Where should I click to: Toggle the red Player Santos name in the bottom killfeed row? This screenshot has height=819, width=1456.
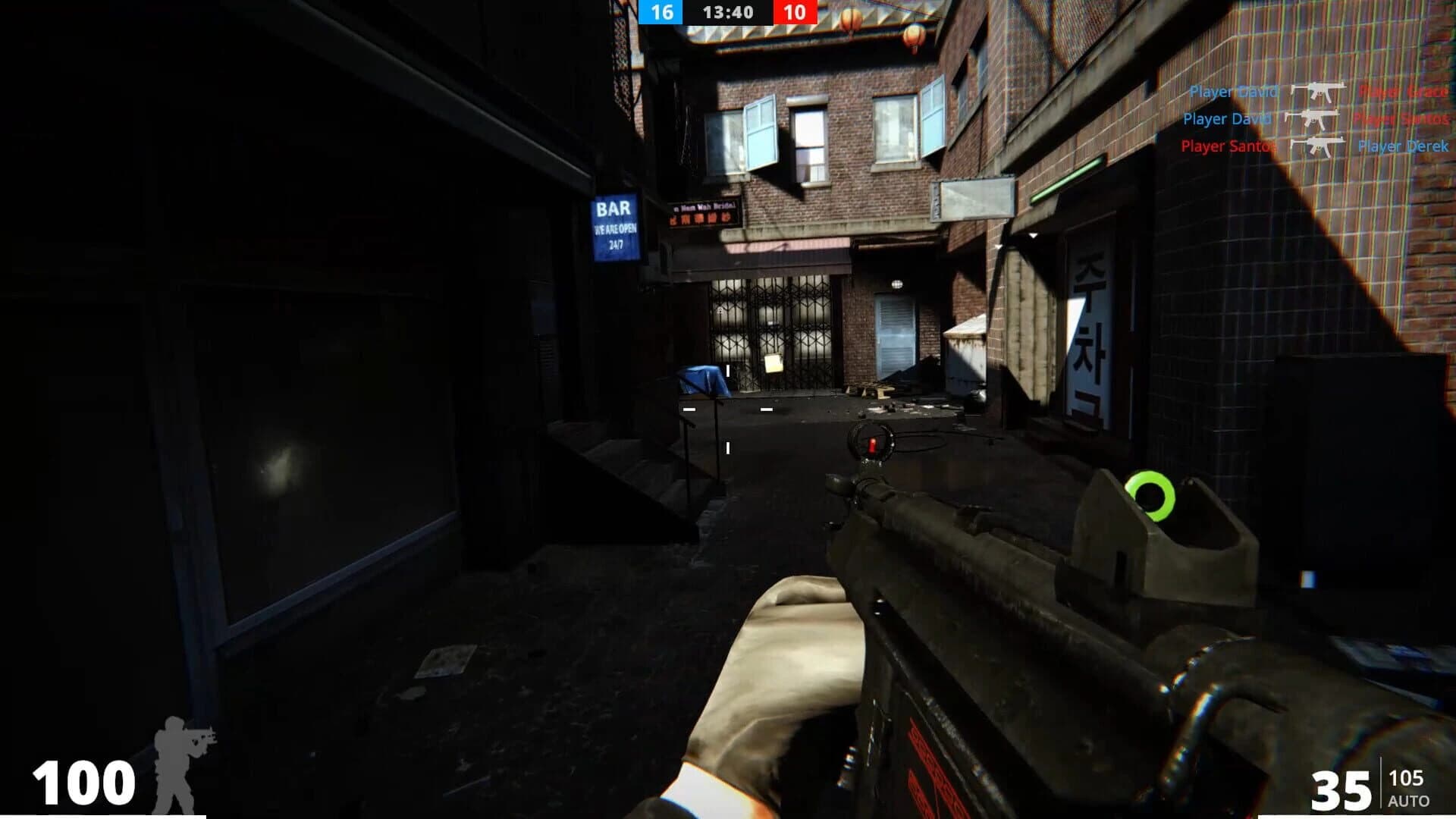1226,146
